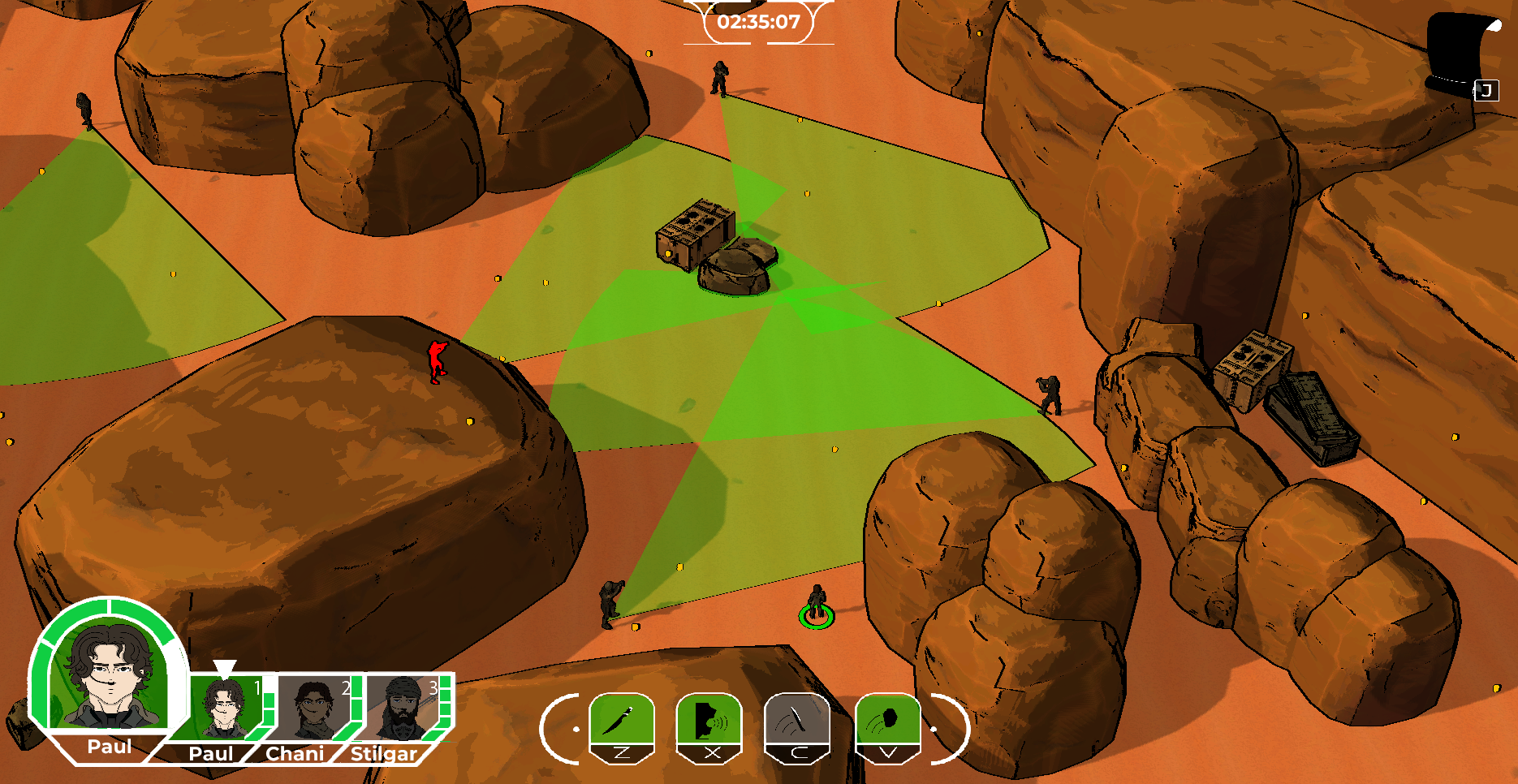Image resolution: width=1518 pixels, height=784 pixels.
Task: Choose the greyed-out swinging blade ability
Action: [x=797, y=720]
